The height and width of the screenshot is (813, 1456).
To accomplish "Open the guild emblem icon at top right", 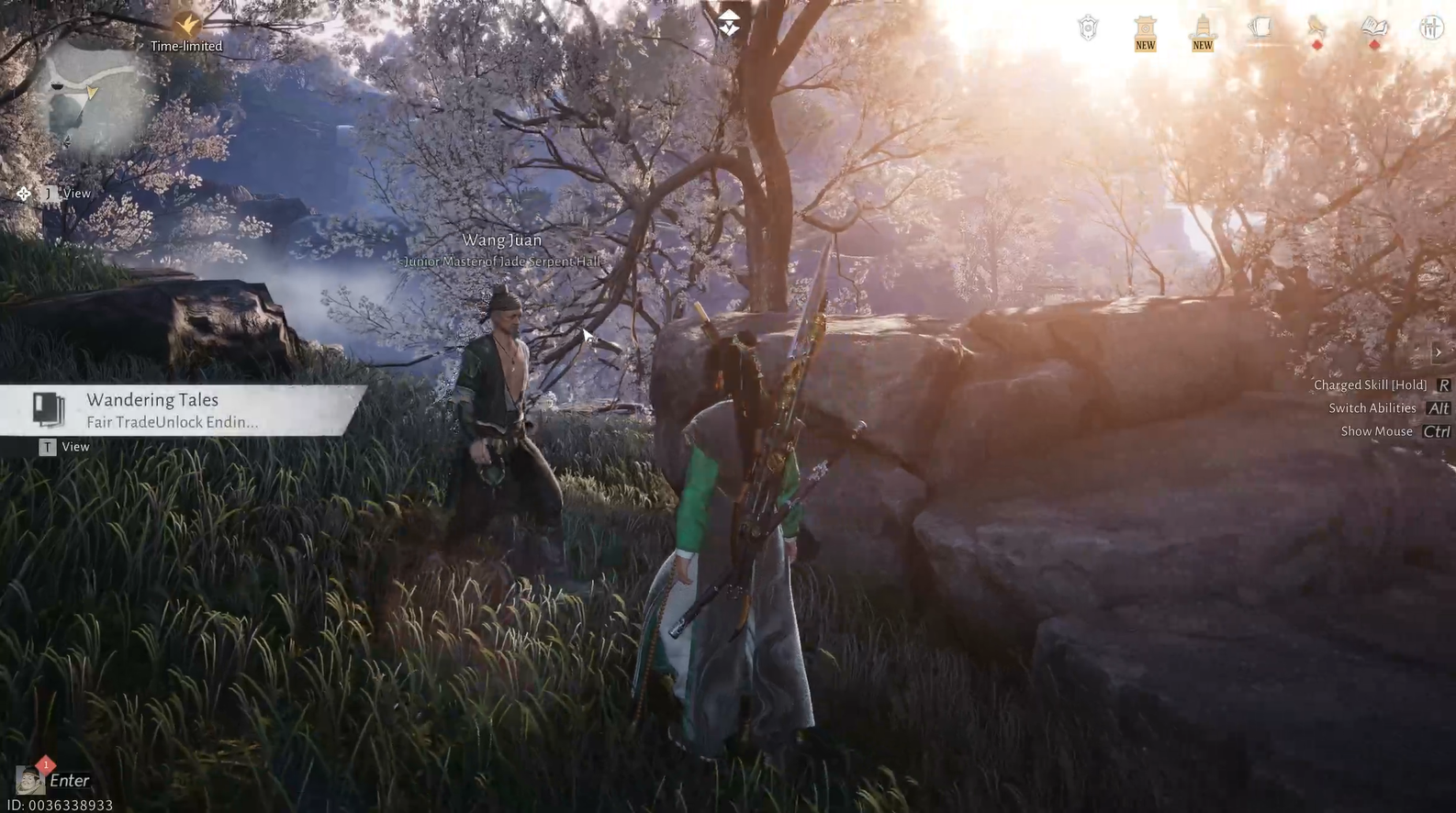I will pyautogui.click(x=1088, y=28).
